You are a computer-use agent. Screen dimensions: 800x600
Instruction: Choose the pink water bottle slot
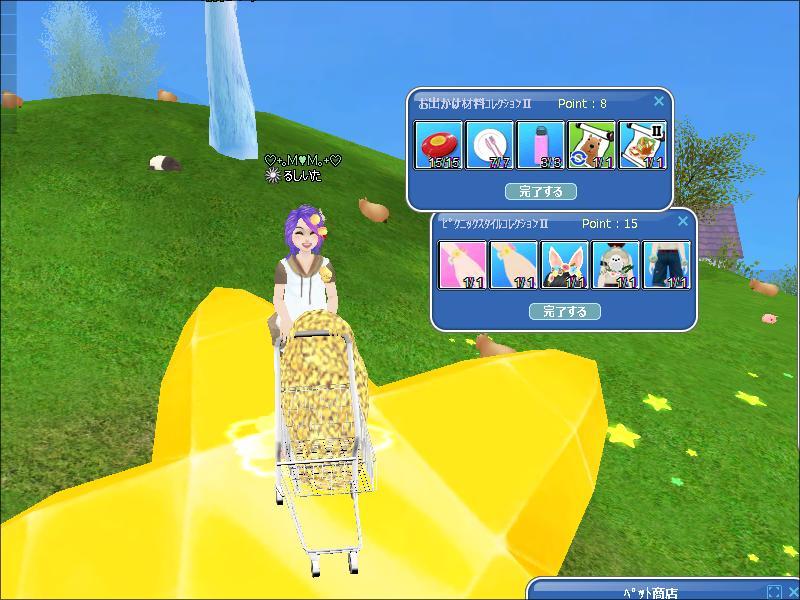[x=541, y=146]
